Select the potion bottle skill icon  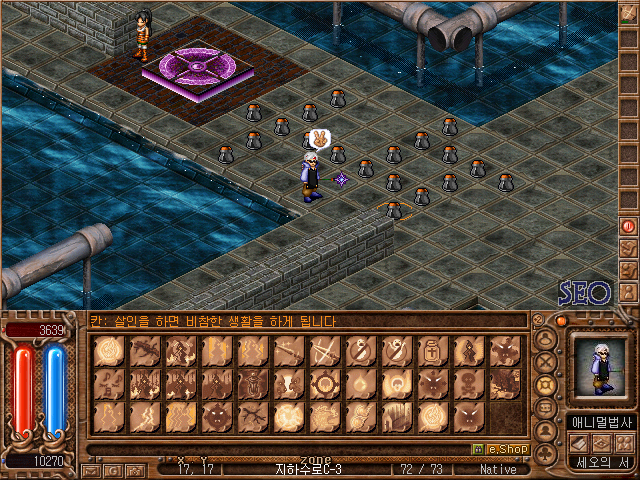[432, 351]
